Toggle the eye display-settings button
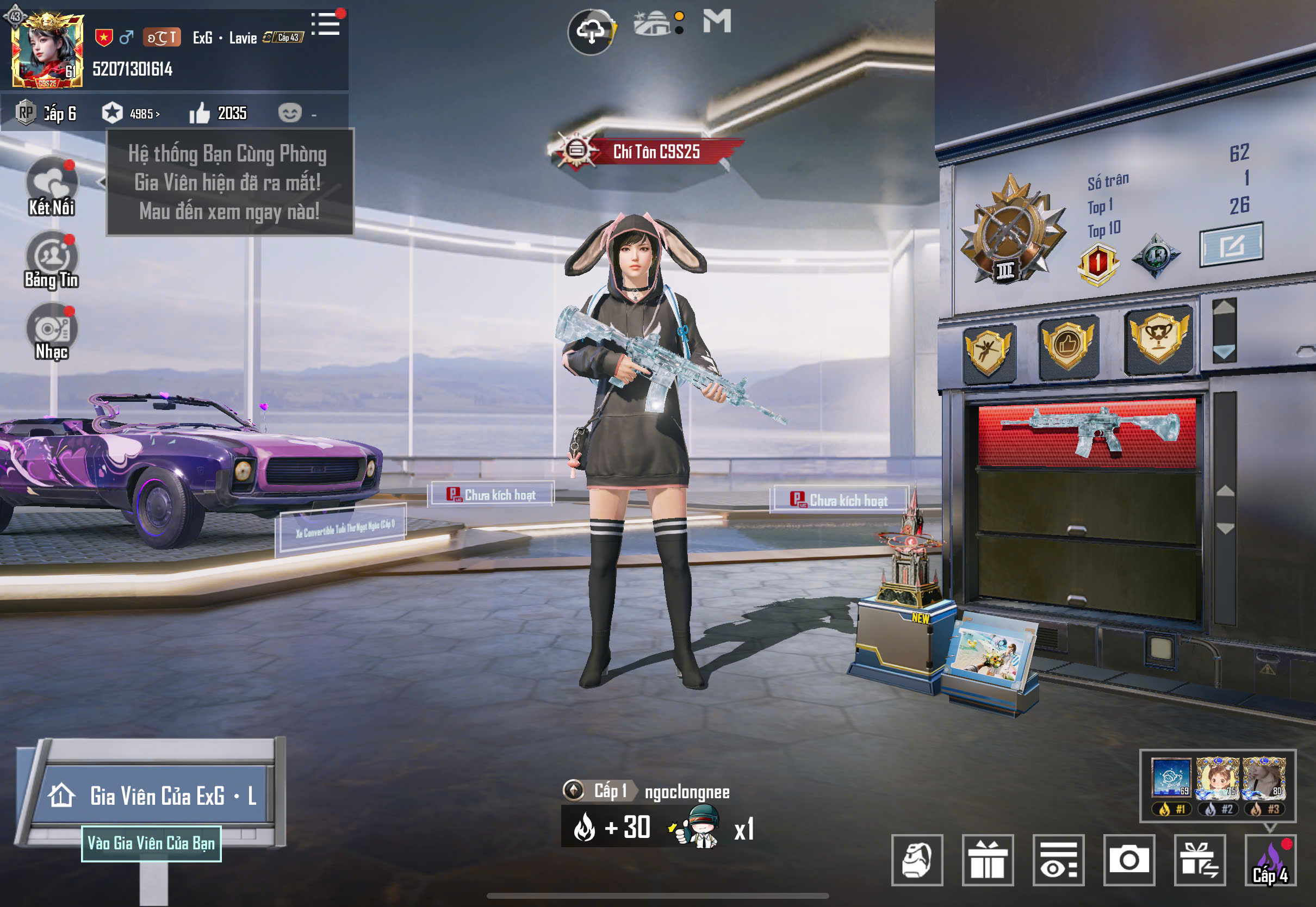This screenshot has height=907, width=1316. tap(1058, 859)
